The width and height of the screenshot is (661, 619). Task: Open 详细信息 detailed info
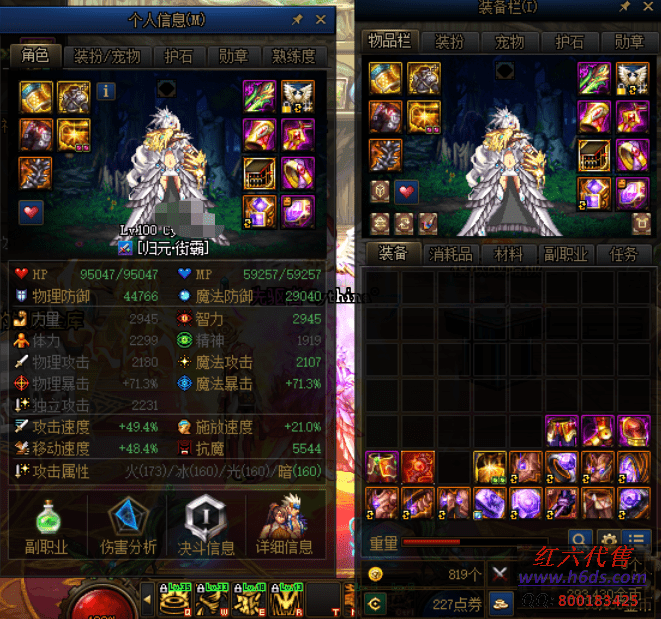[285, 525]
